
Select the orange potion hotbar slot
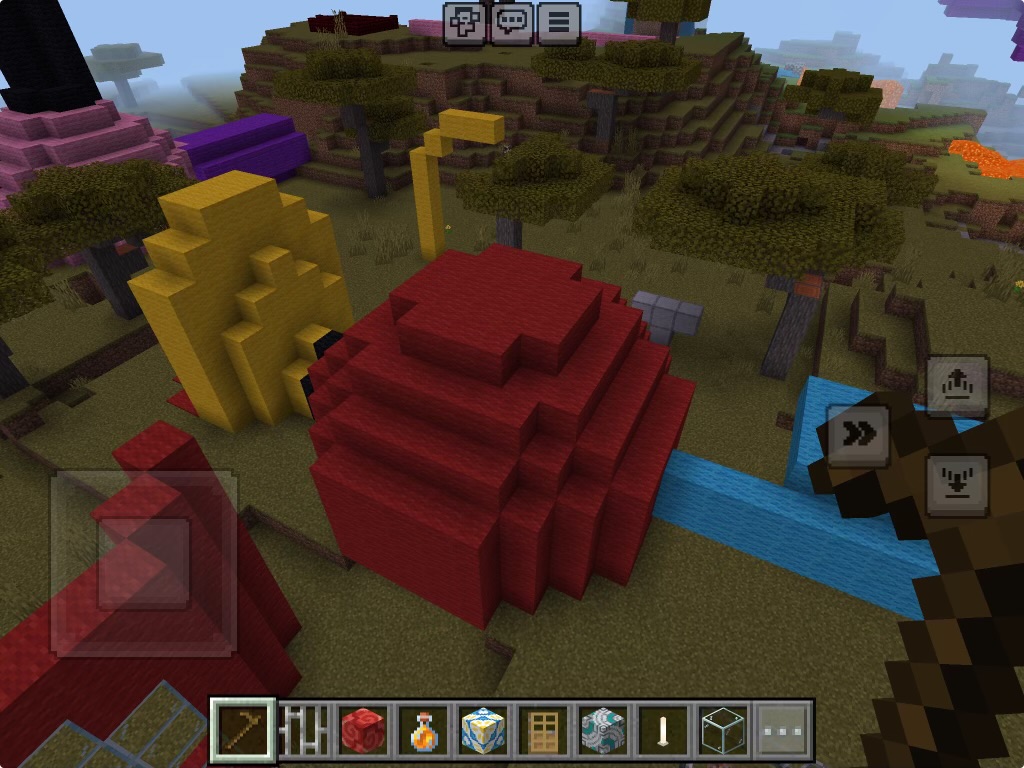[x=423, y=730]
